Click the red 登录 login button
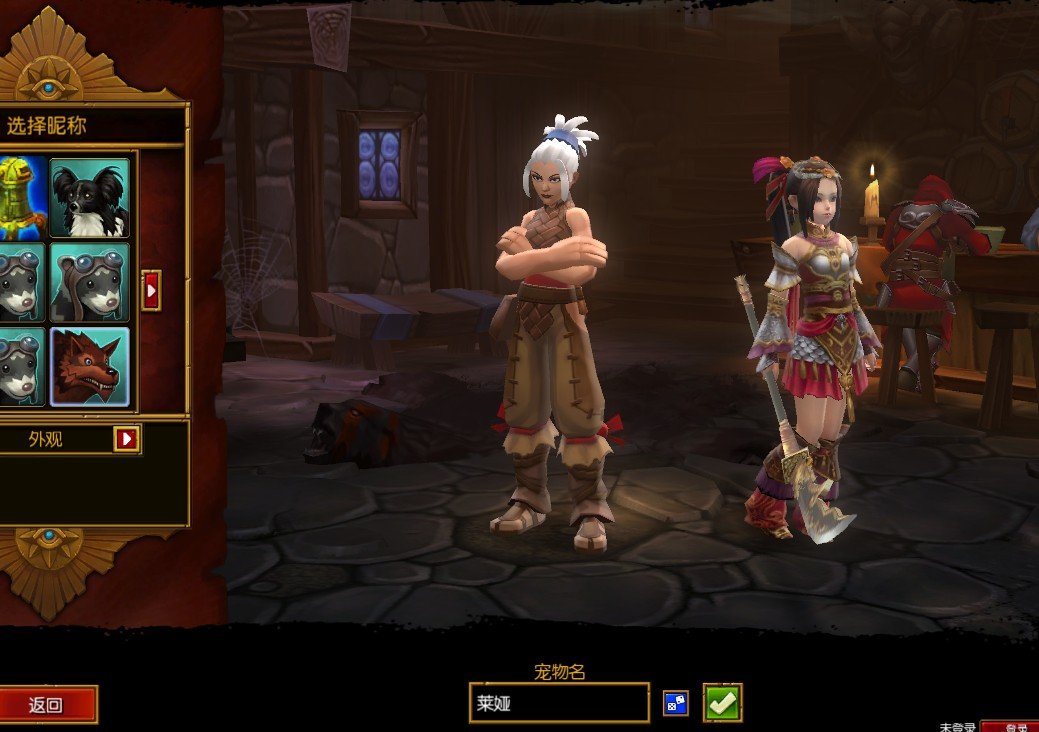Screen dimensions: 1039x732 (x=1010, y=727)
